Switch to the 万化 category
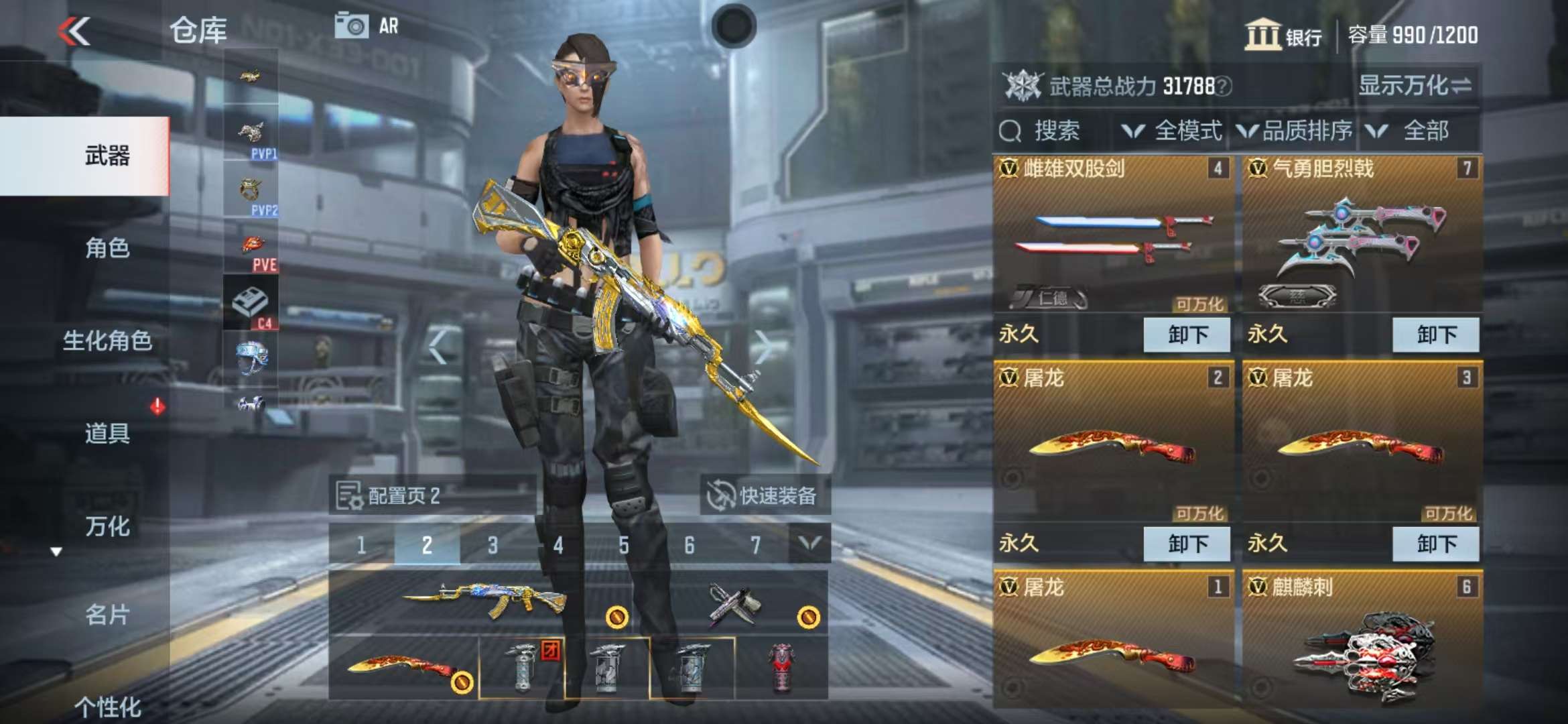The image size is (1568, 724). point(107,526)
